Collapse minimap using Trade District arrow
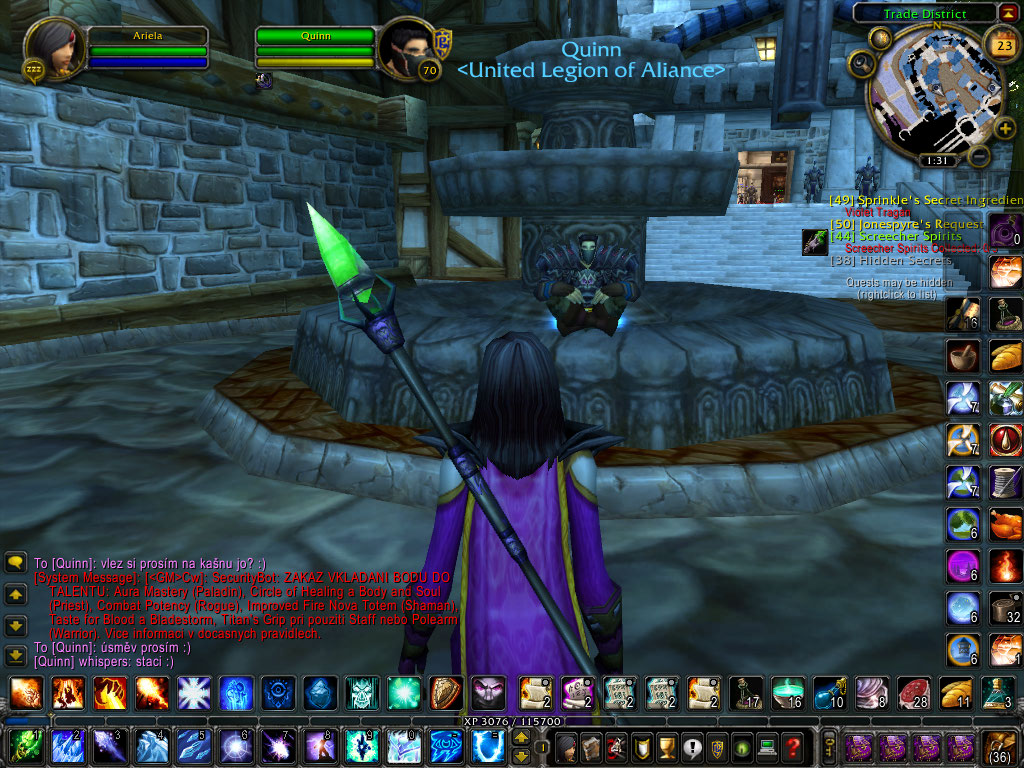The width and height of the screenshot is (1024, 768). pos(1008,12)
